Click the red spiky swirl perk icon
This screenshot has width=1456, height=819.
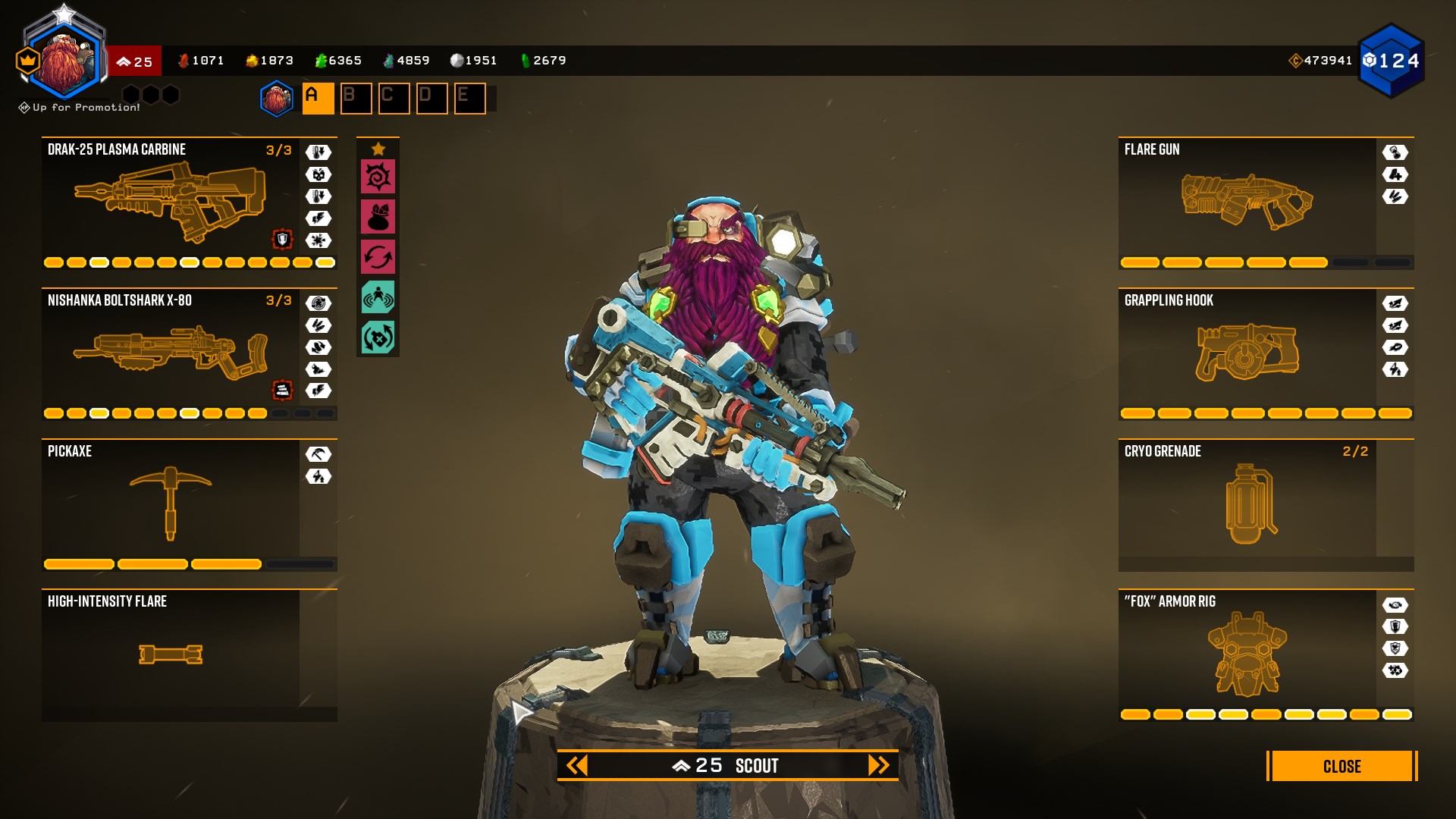coord(378,177)
